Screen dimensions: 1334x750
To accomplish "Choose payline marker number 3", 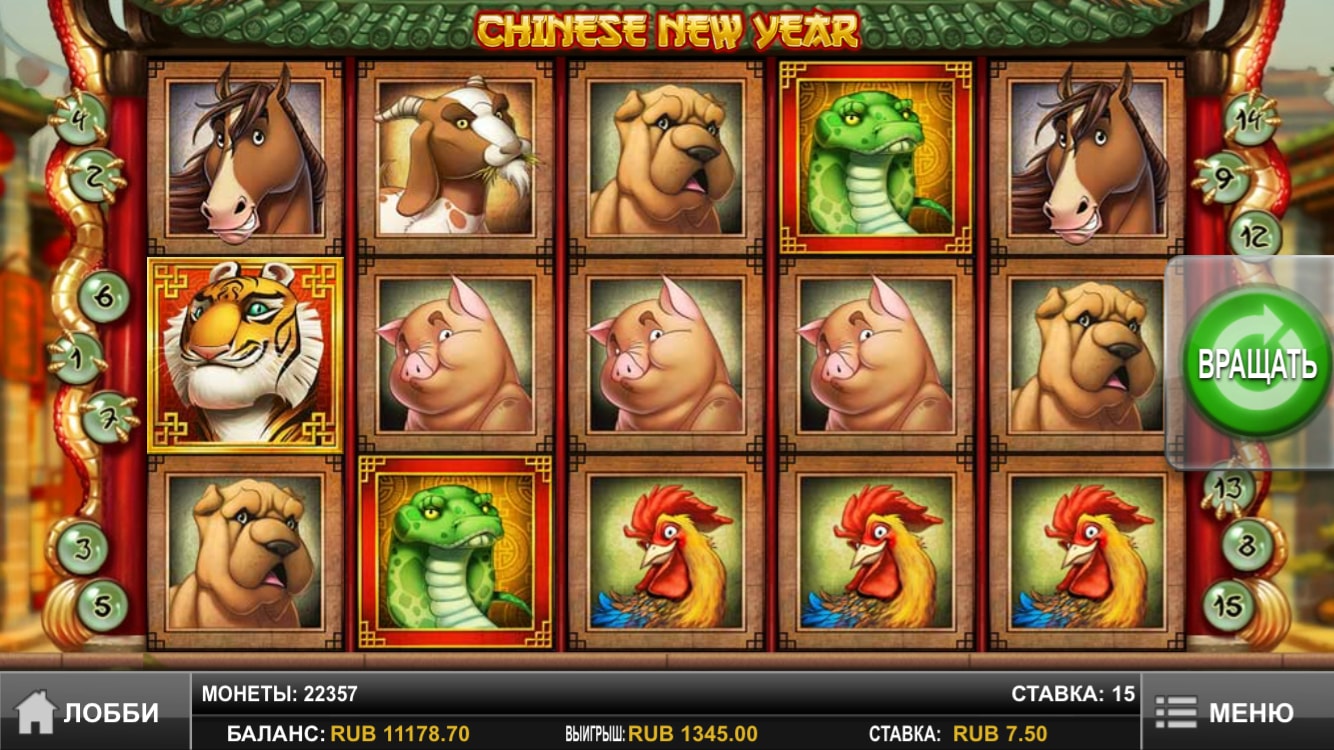I will pos(82,548).
